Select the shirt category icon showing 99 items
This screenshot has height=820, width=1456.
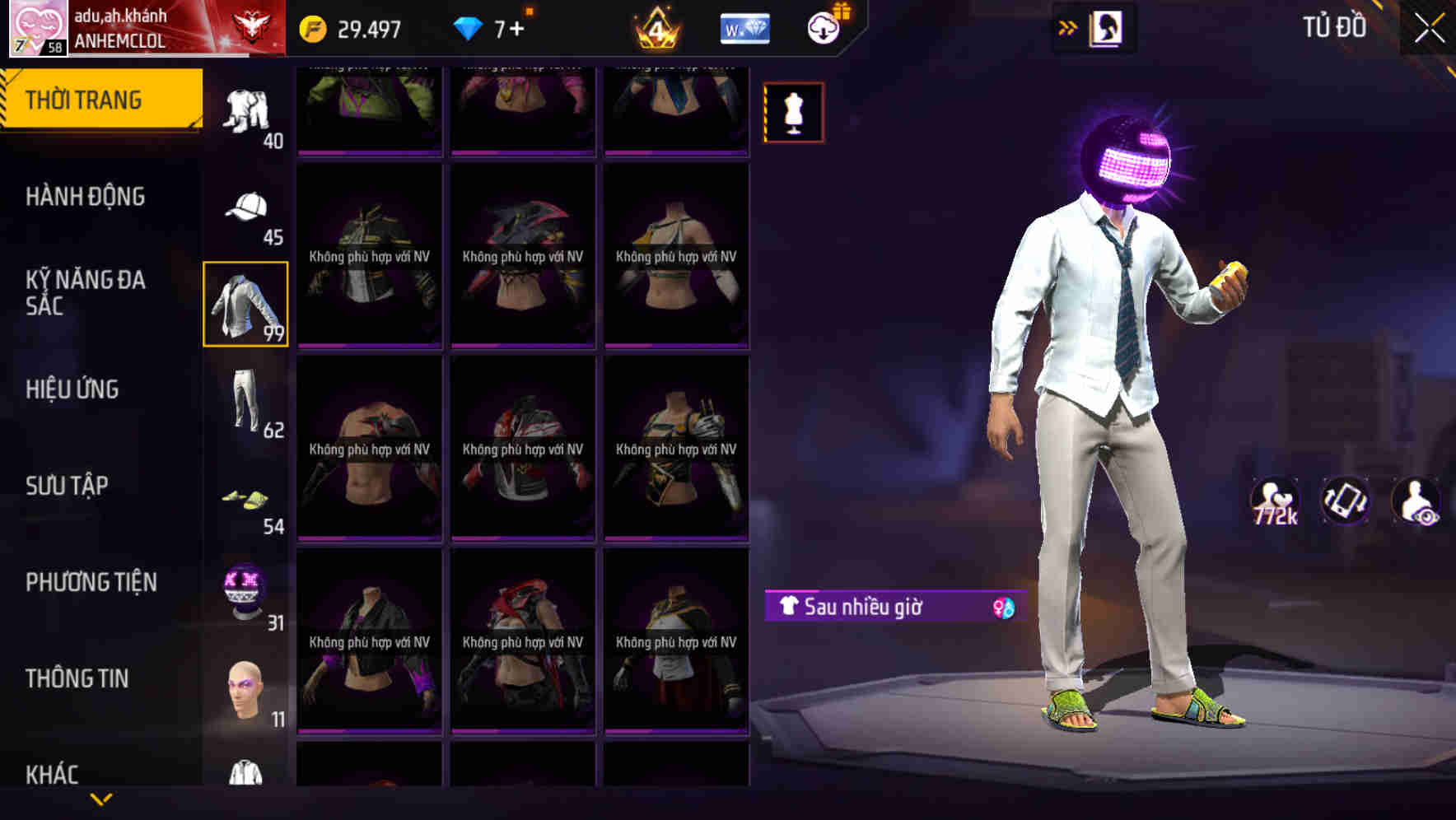pyautogui.click(x=245, y=305)
